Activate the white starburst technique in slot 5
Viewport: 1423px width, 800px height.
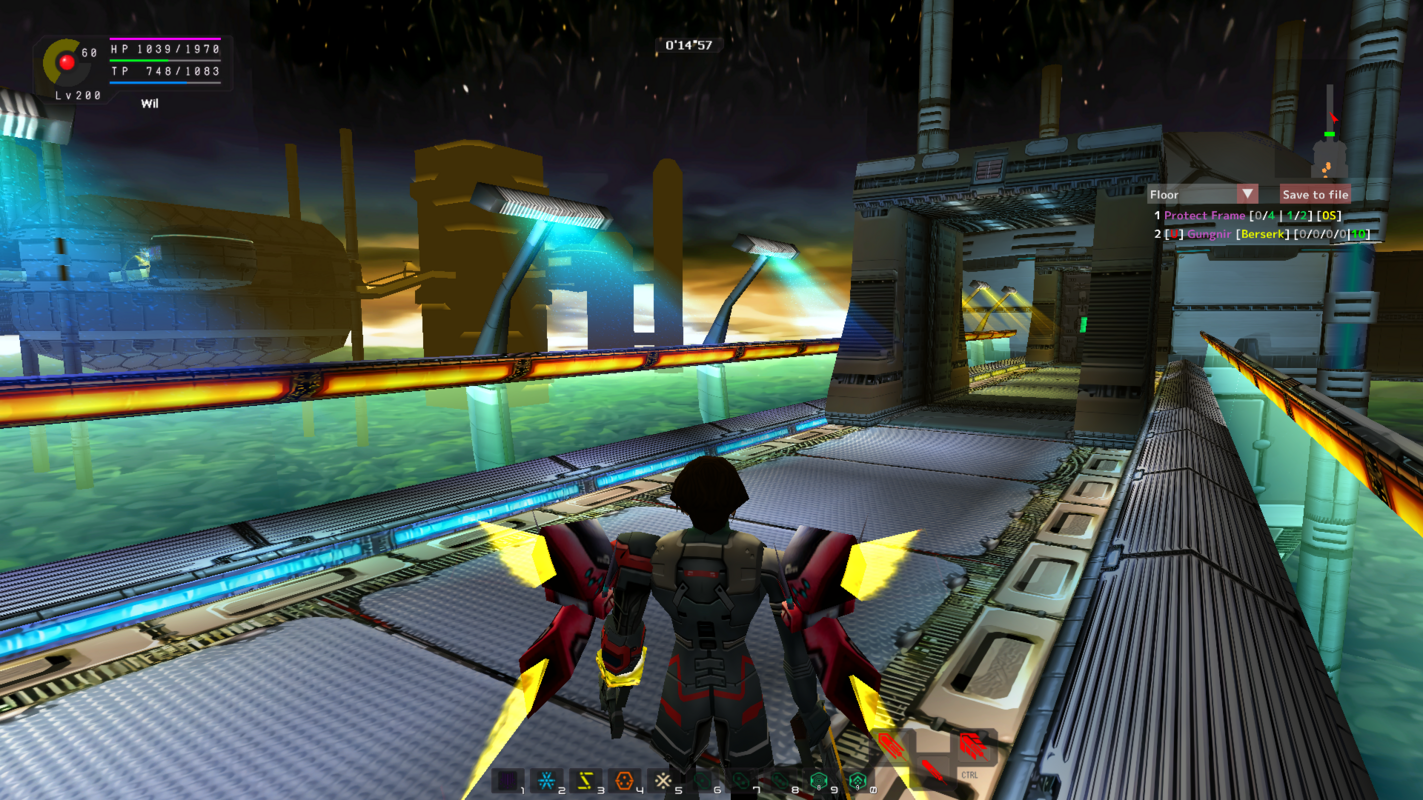(x=663, y=780)
